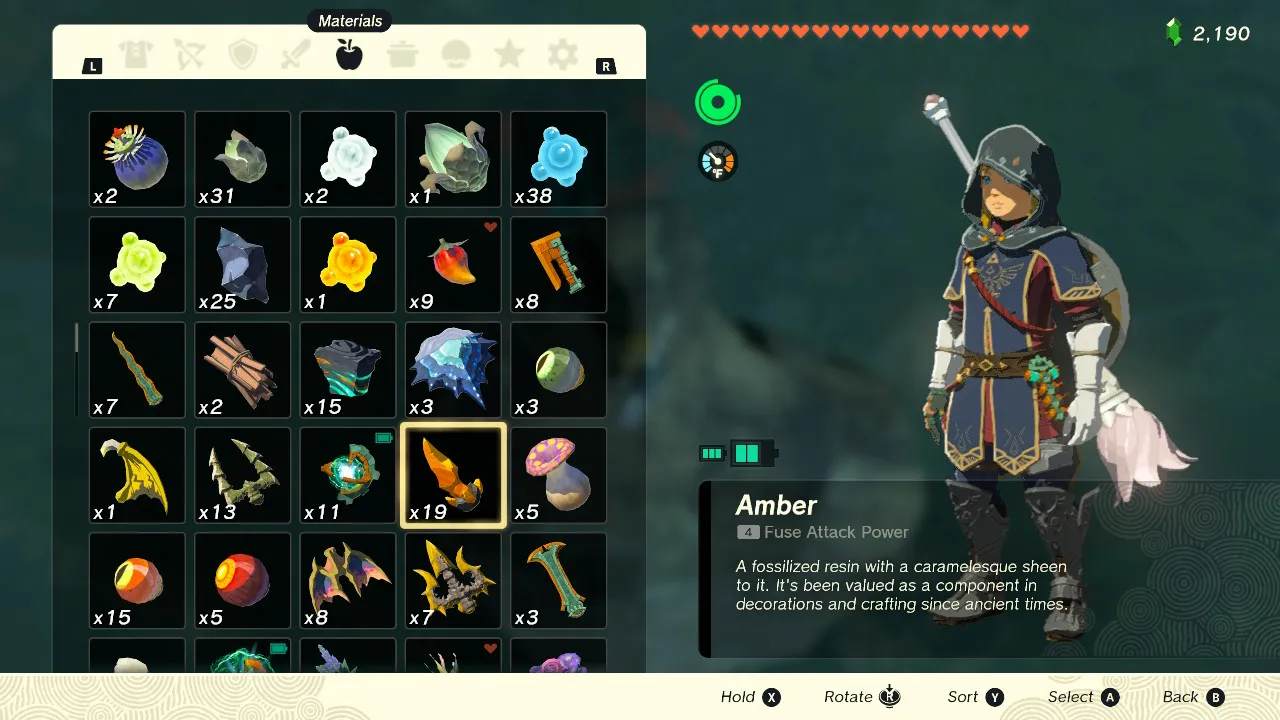Click the green Sheikah Sensor indicator
The width and height of the screenshot is (1280, 720).
(717, 102)
